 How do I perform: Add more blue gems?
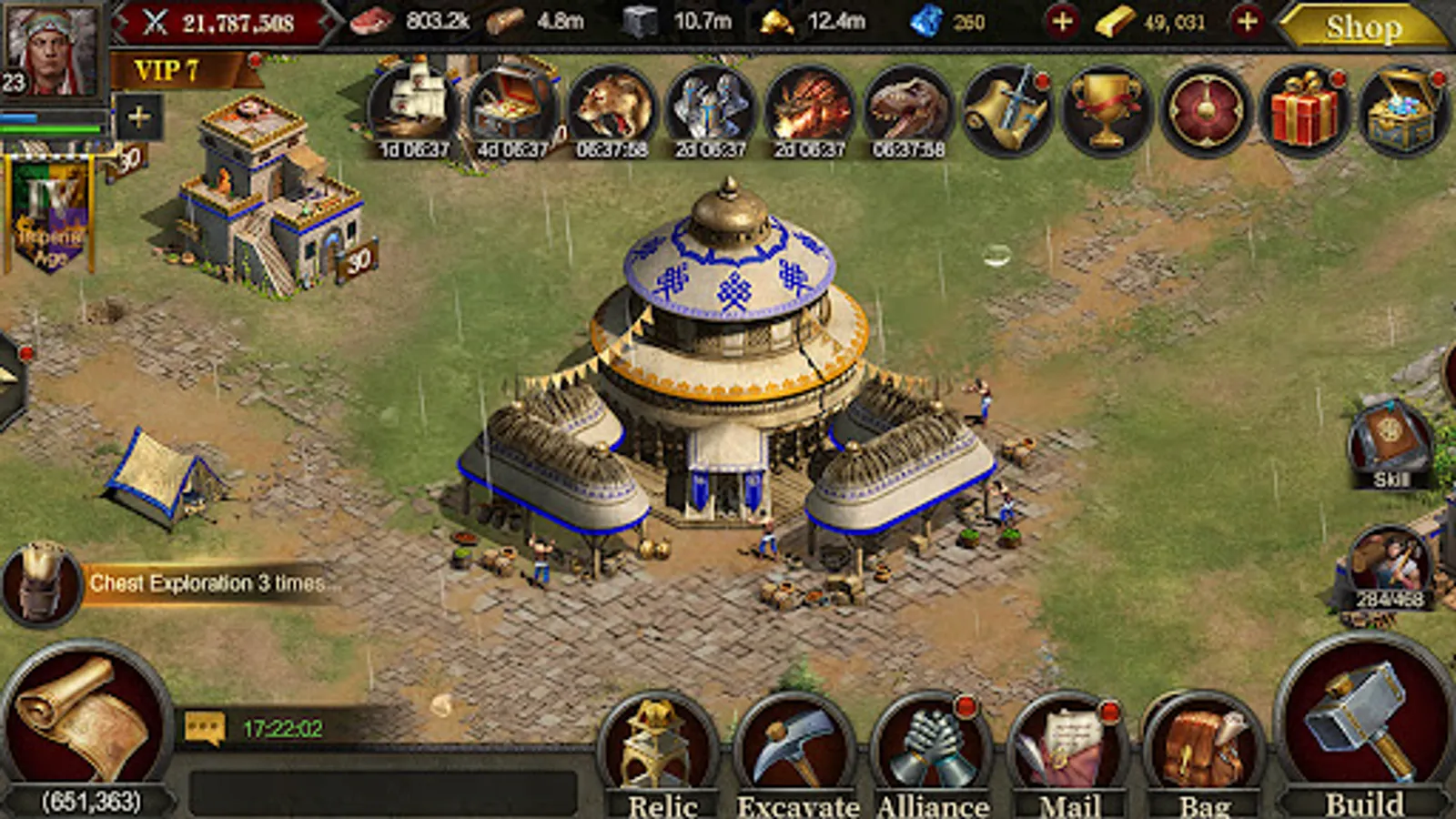point(1062,21)
